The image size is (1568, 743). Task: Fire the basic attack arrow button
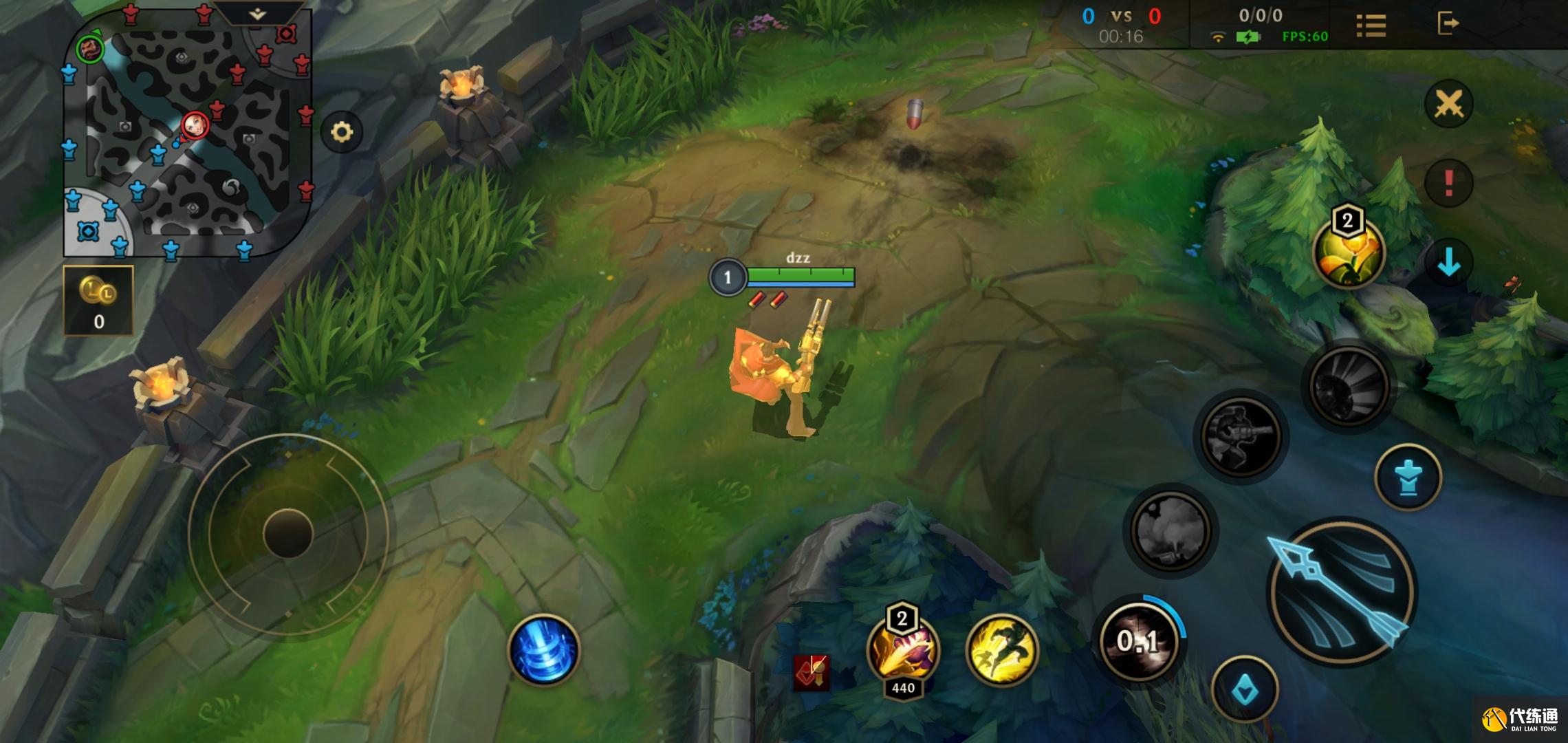1340,592
